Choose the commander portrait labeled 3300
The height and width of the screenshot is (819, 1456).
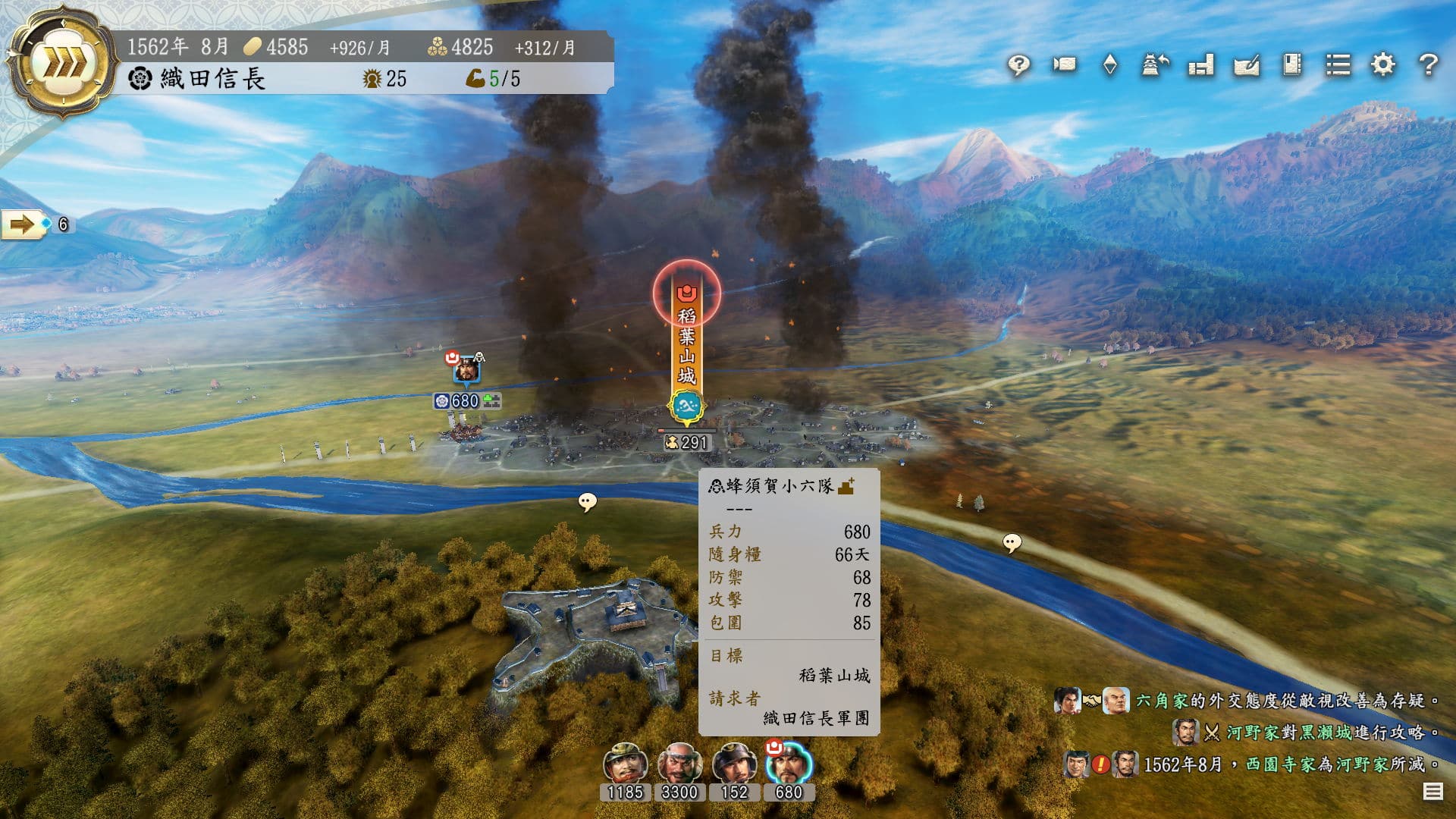tap(679, 764)
